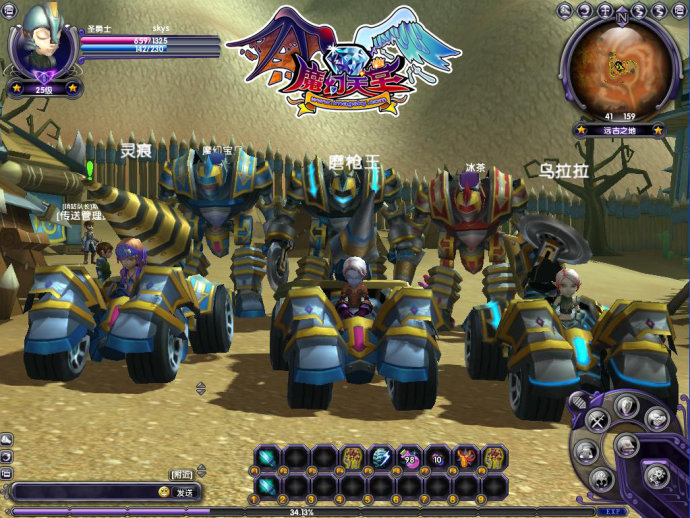Click the 远古之地 location name bar
690x518 pixels.
tap(619, 130)
